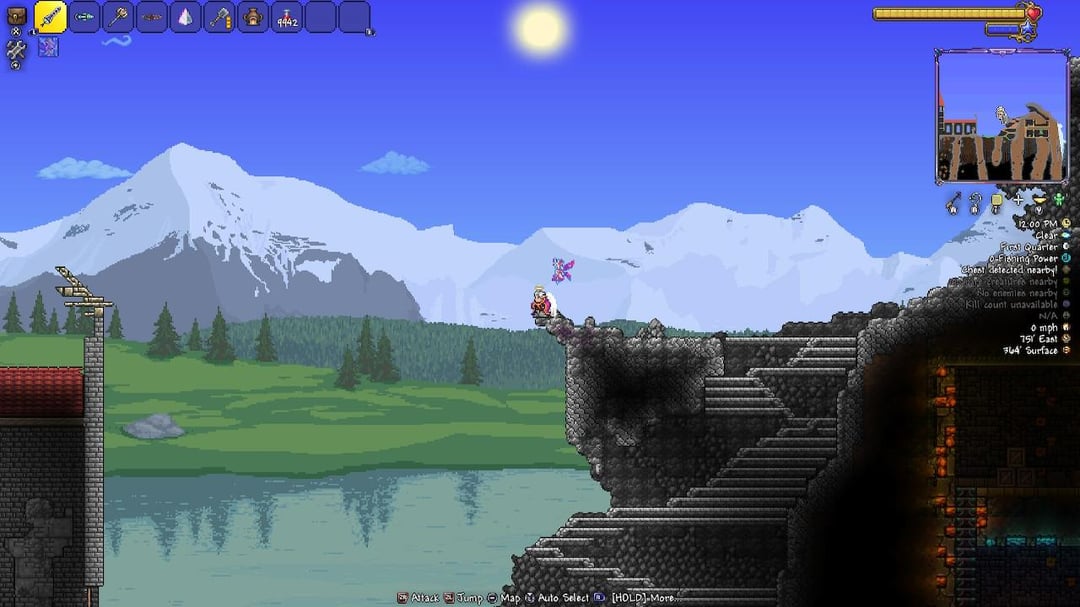Click the purple buff icon below the hotbar

coord(48,46)
